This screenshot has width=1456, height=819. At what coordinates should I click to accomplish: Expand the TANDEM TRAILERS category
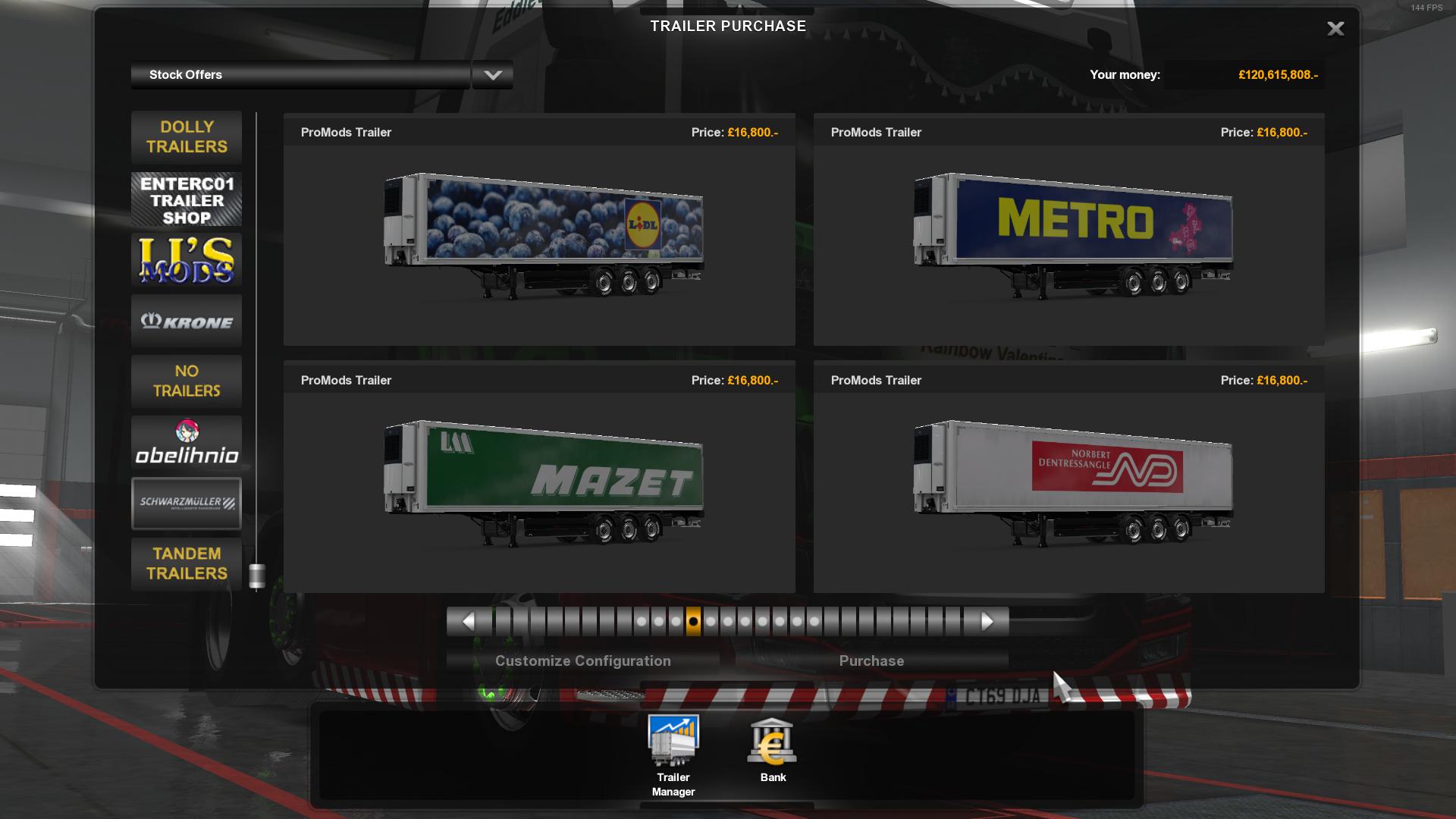186,563
